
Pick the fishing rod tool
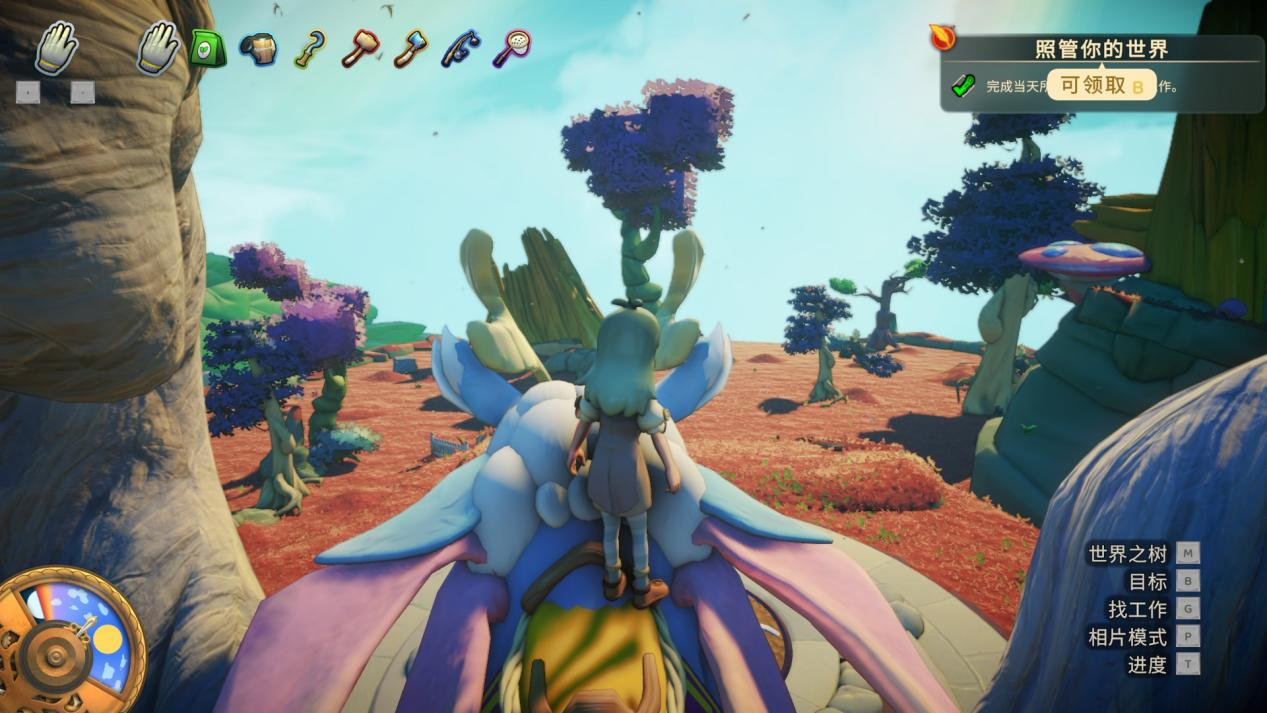(461, 48)
